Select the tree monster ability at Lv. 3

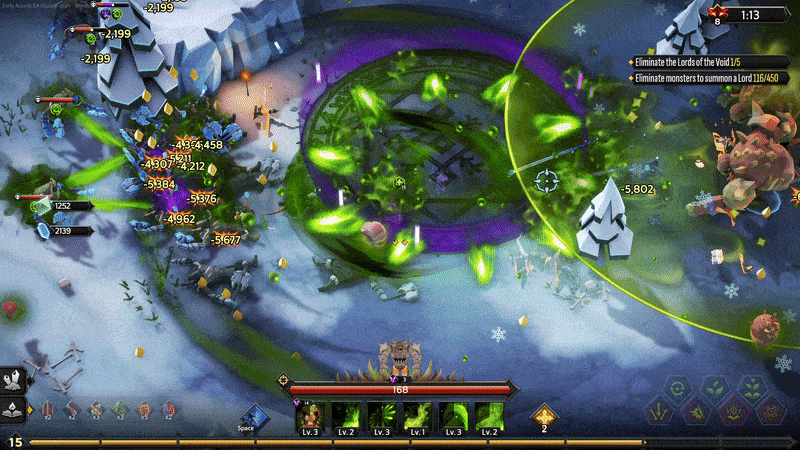pyautogui.click(x=310, y=416)
